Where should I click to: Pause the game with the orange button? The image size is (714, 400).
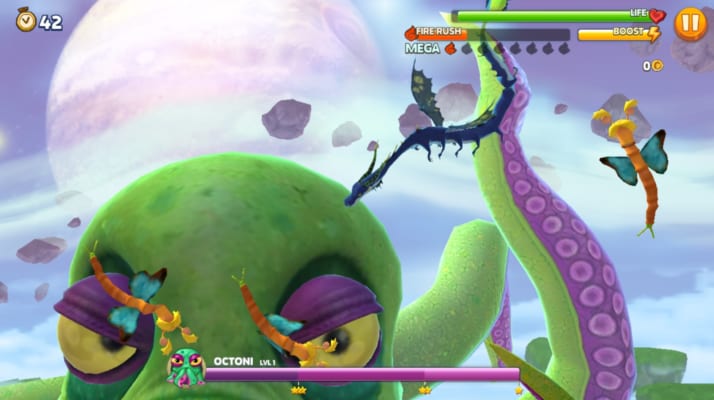(689, 23)
